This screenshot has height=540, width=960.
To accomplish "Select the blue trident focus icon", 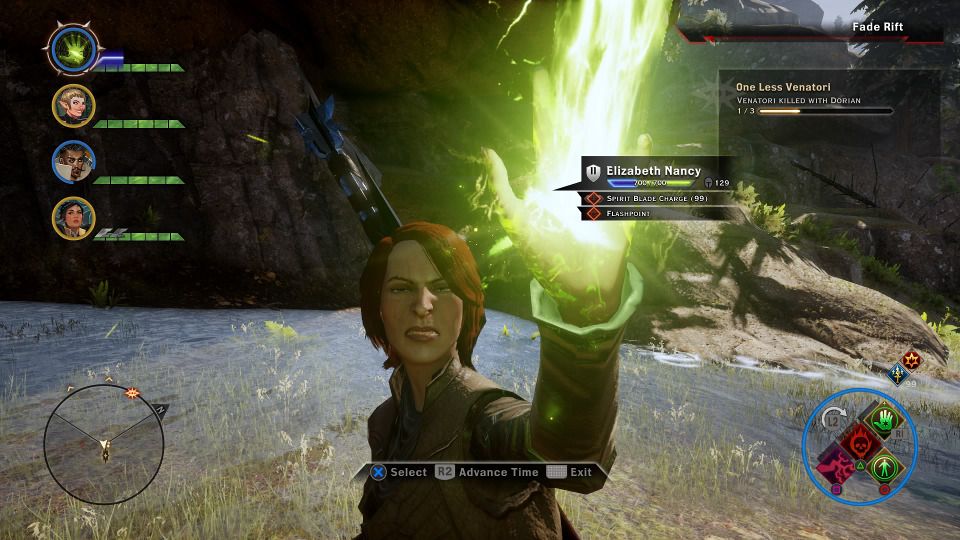I will 898,374.
